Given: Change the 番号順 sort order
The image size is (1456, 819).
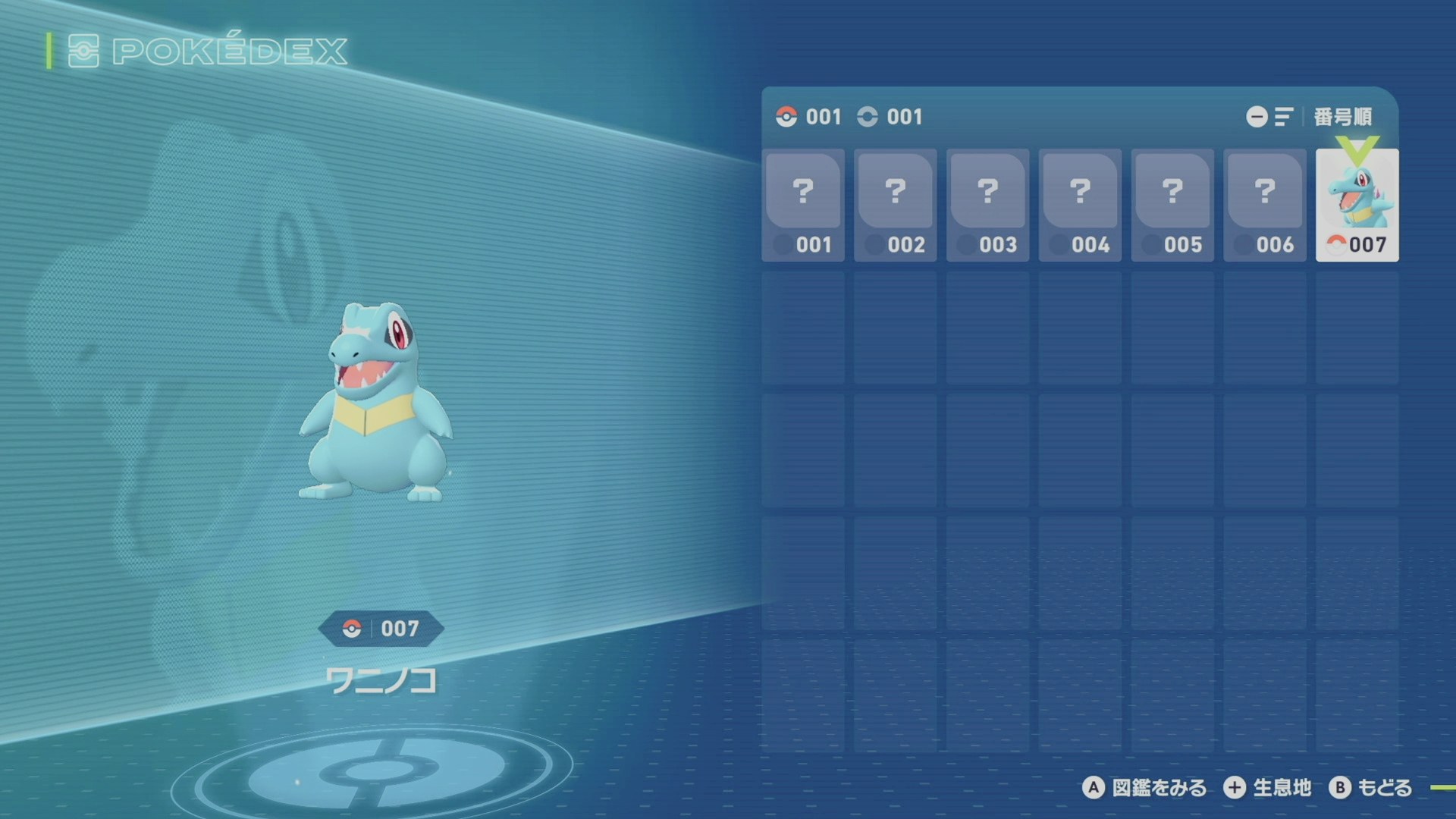Looking at the screenshot, I should click(x=1310, y=117).
